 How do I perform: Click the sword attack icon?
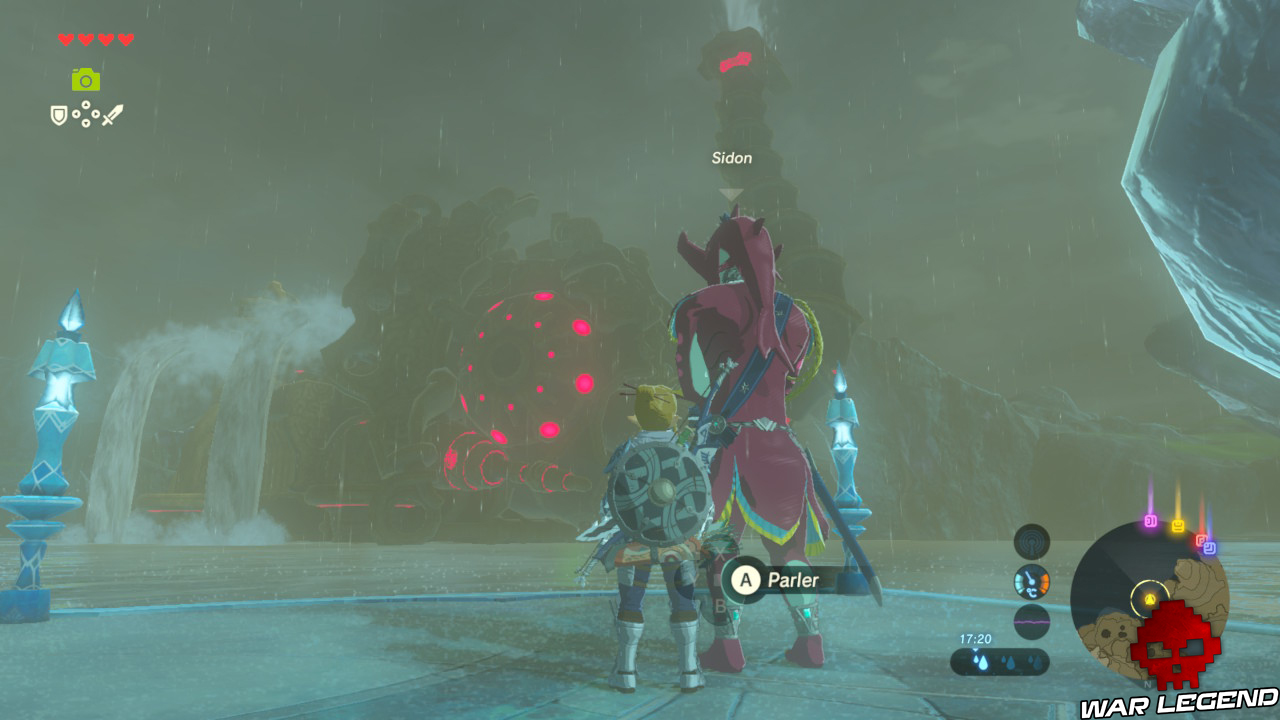(x=114, y=114)
